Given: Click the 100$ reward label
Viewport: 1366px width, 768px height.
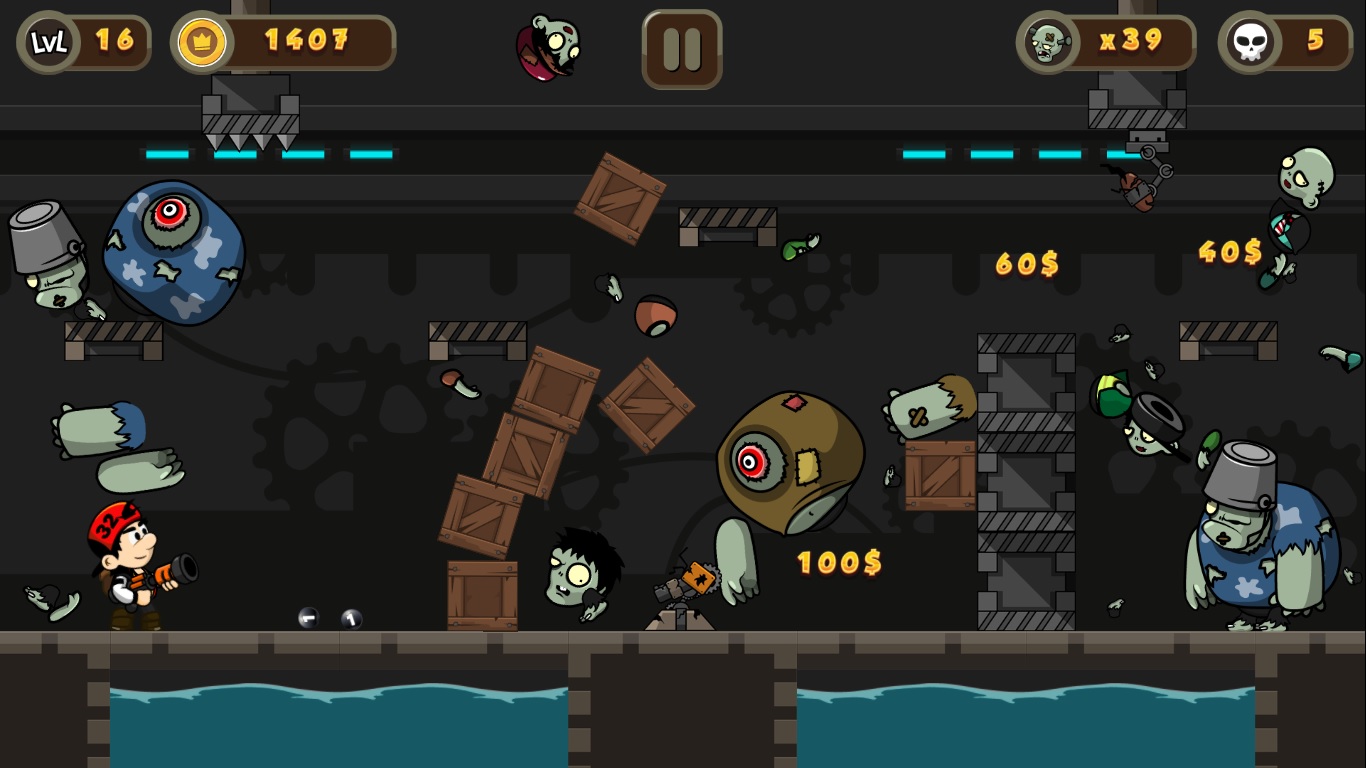Looking at the screenshot, I should (838, 564).
